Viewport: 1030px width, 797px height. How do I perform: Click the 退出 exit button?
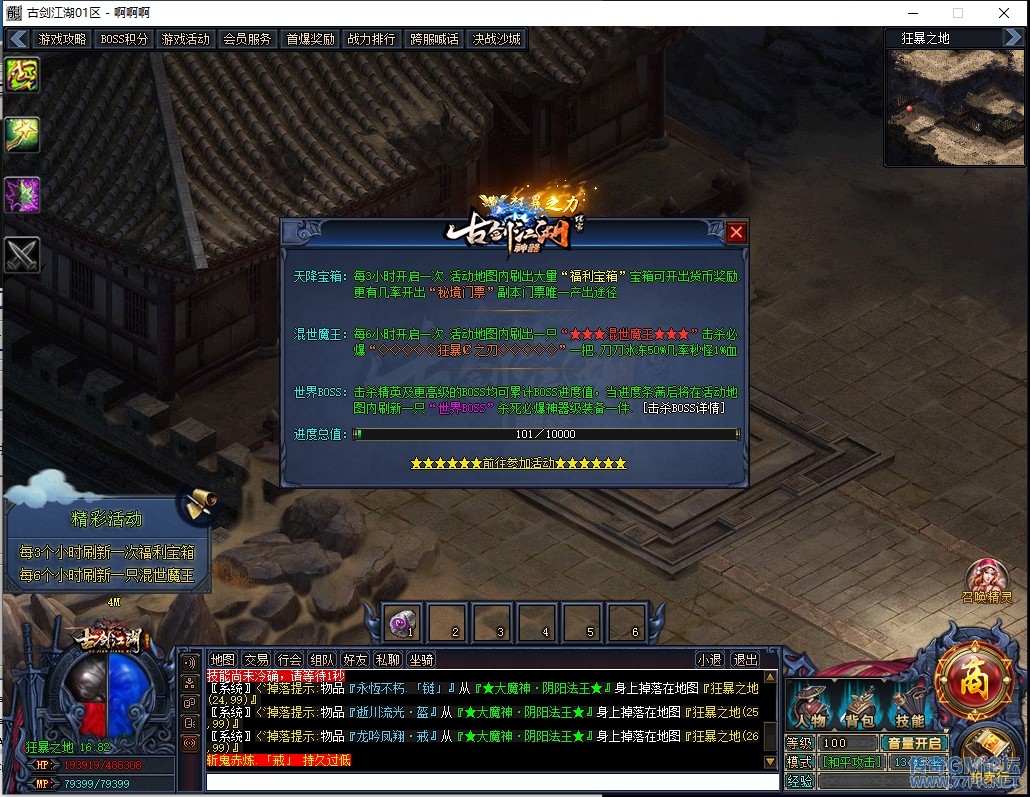[x=745, y=659]
